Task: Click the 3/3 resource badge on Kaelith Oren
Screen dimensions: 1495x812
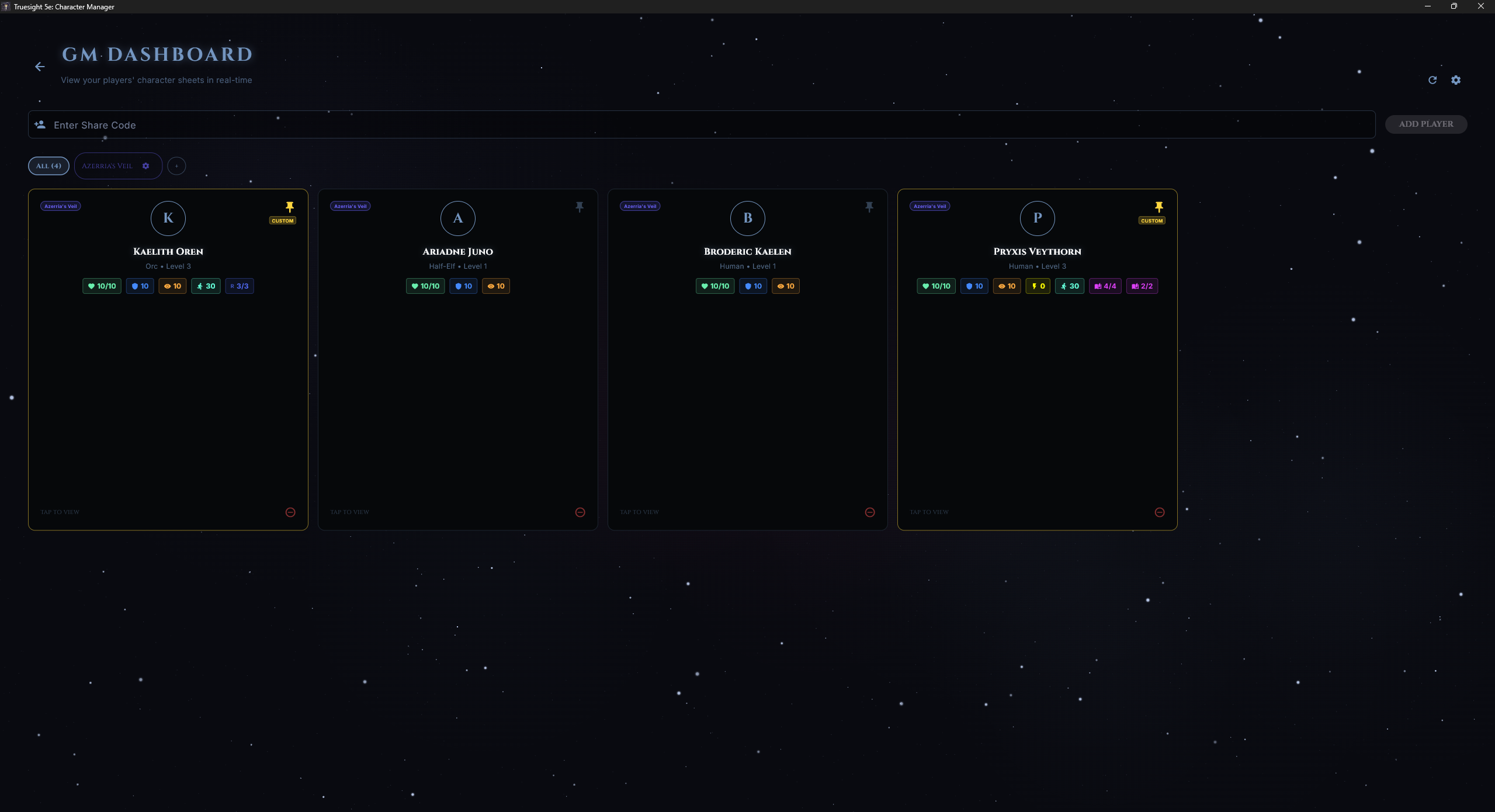Action: 238,286
